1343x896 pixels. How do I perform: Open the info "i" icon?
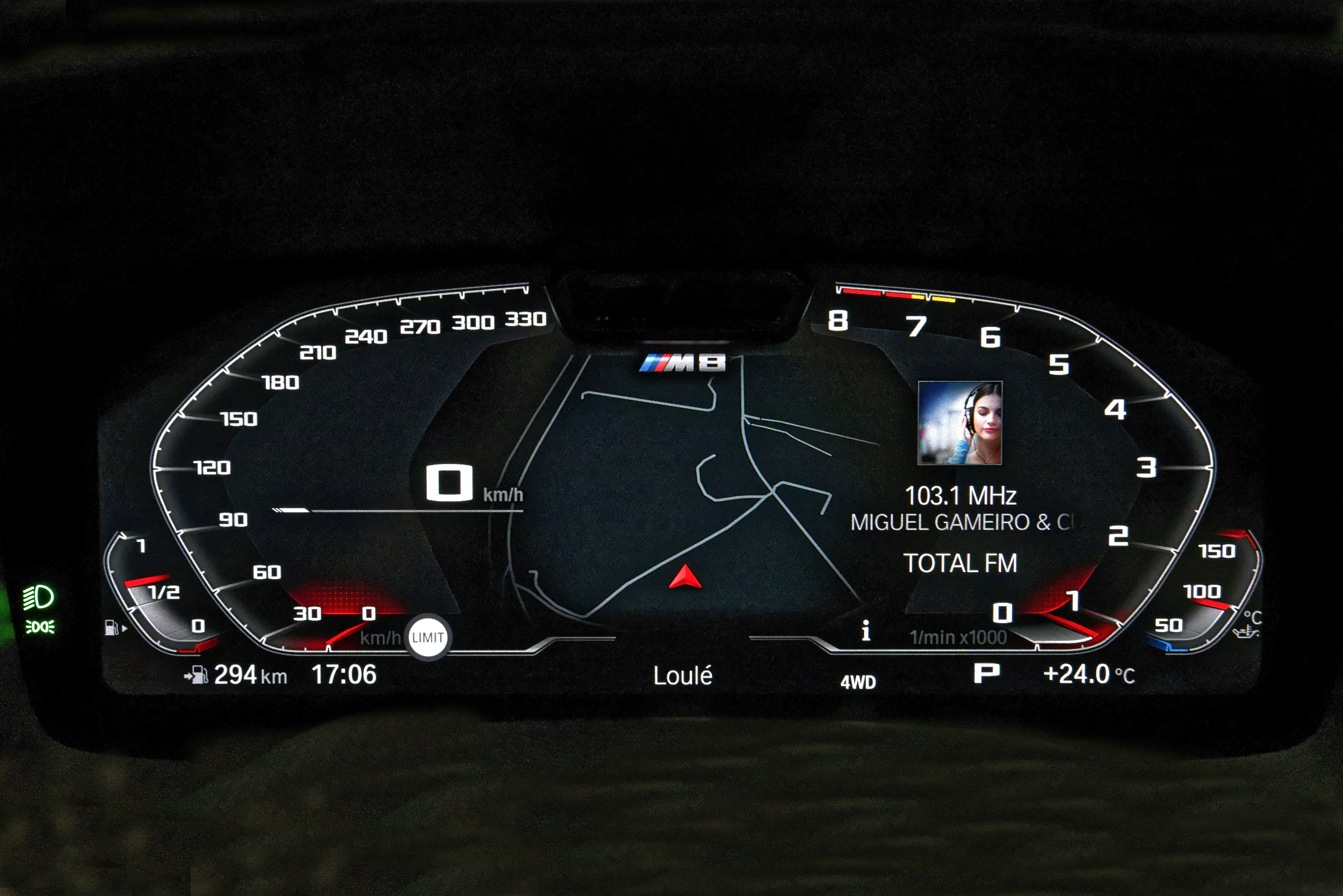point(866,630)
